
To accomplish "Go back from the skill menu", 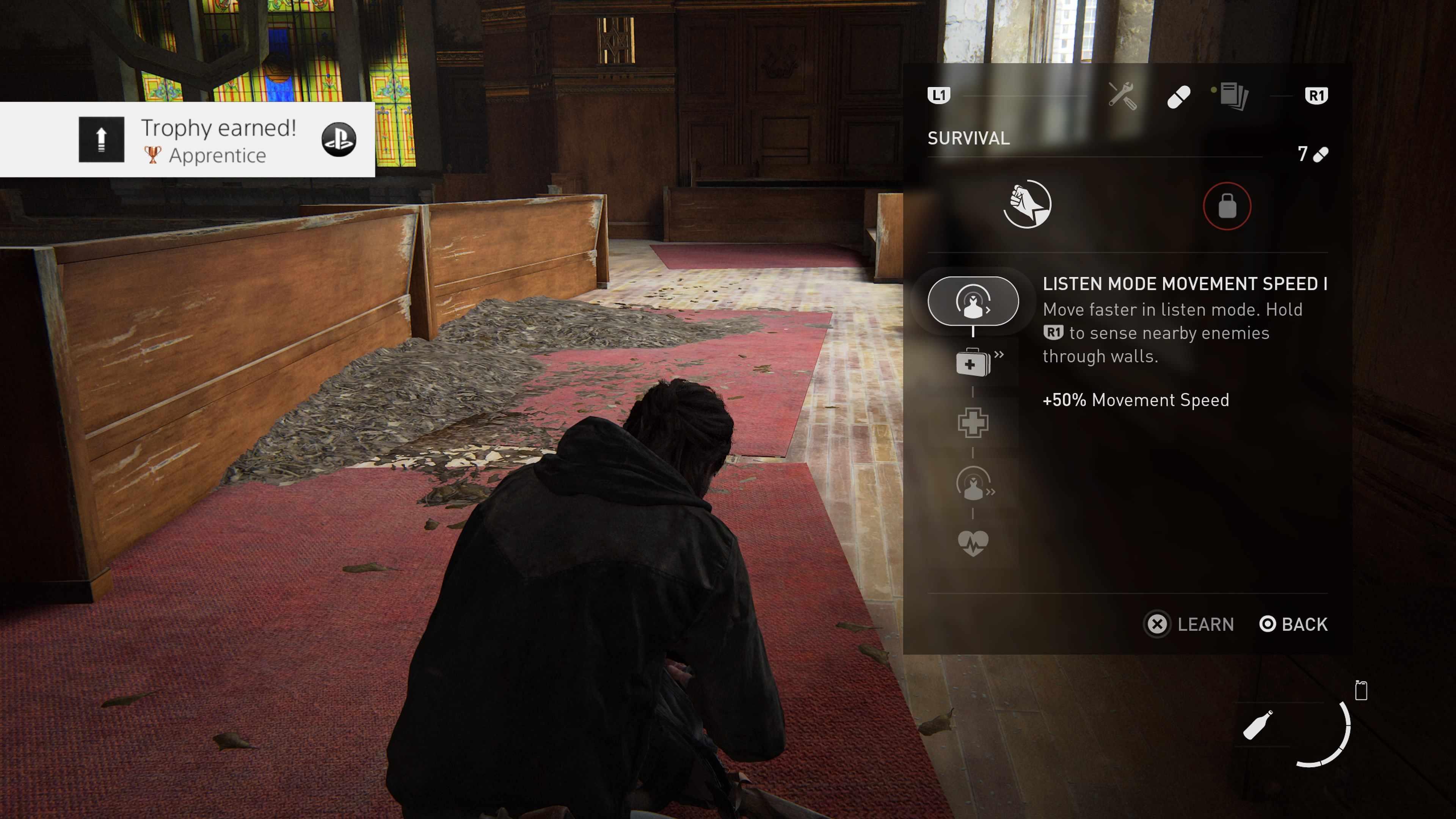I will pyautogui.click(x=1293, y=624).
